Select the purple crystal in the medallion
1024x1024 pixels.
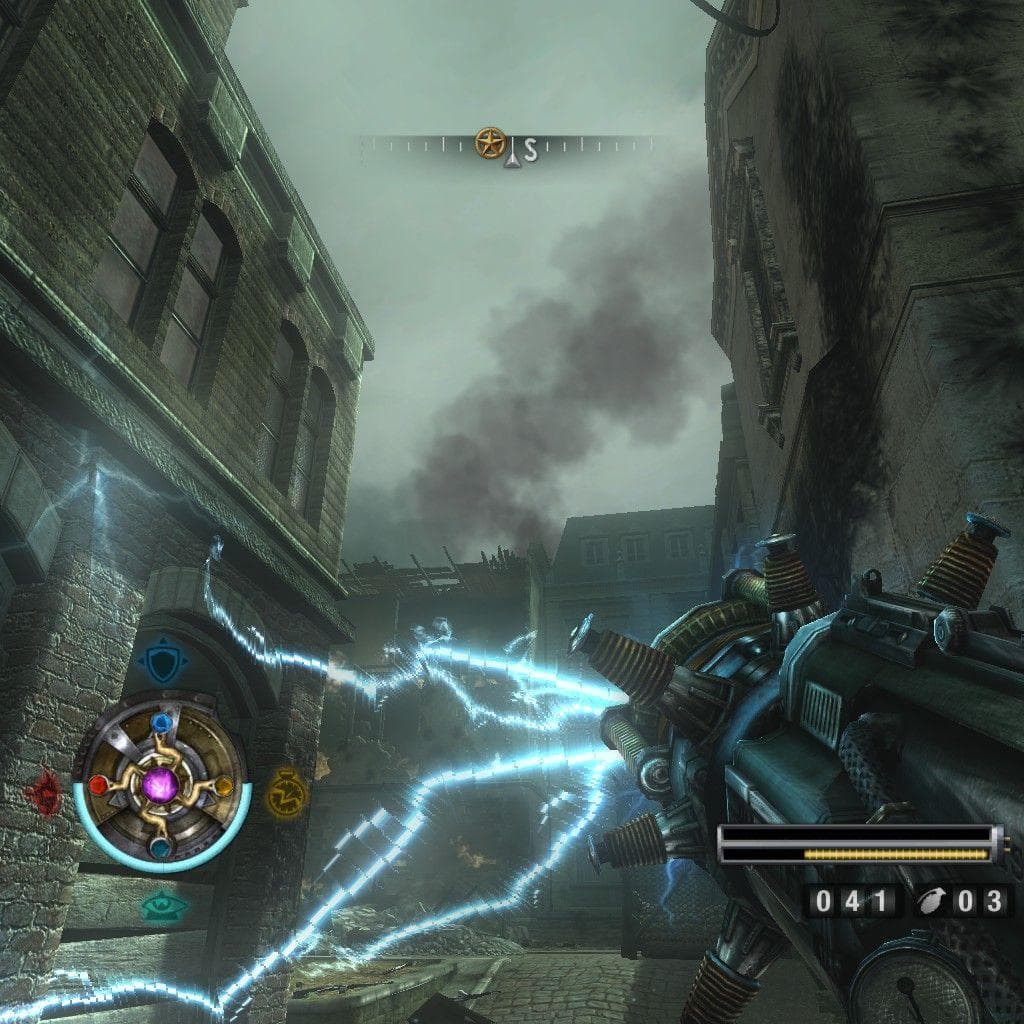pos(160,784)
